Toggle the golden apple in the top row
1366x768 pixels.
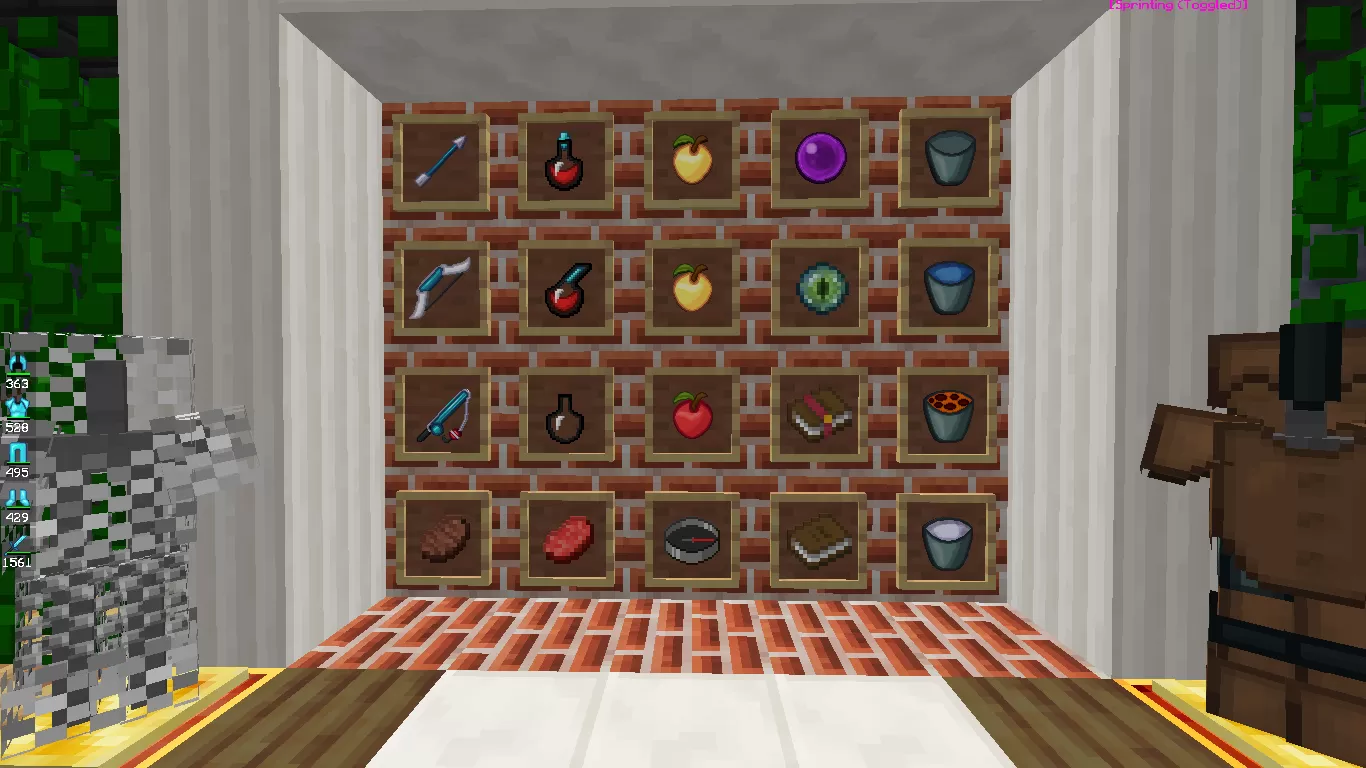[693, 160]
